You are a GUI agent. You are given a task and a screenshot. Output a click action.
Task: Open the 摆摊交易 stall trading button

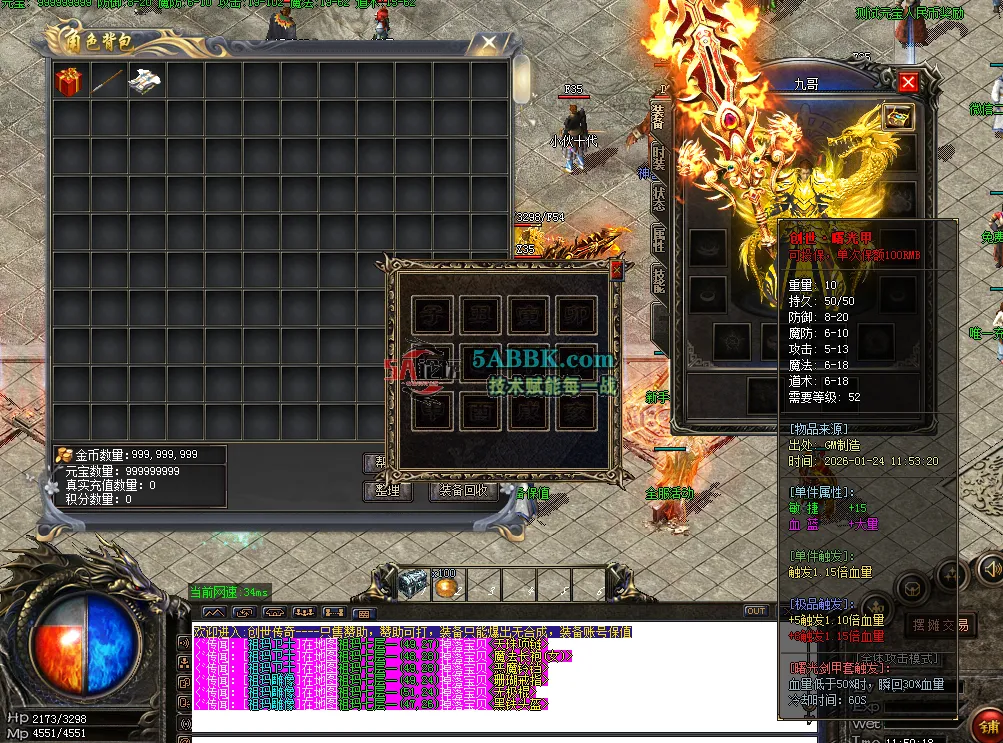pos(940,625)
